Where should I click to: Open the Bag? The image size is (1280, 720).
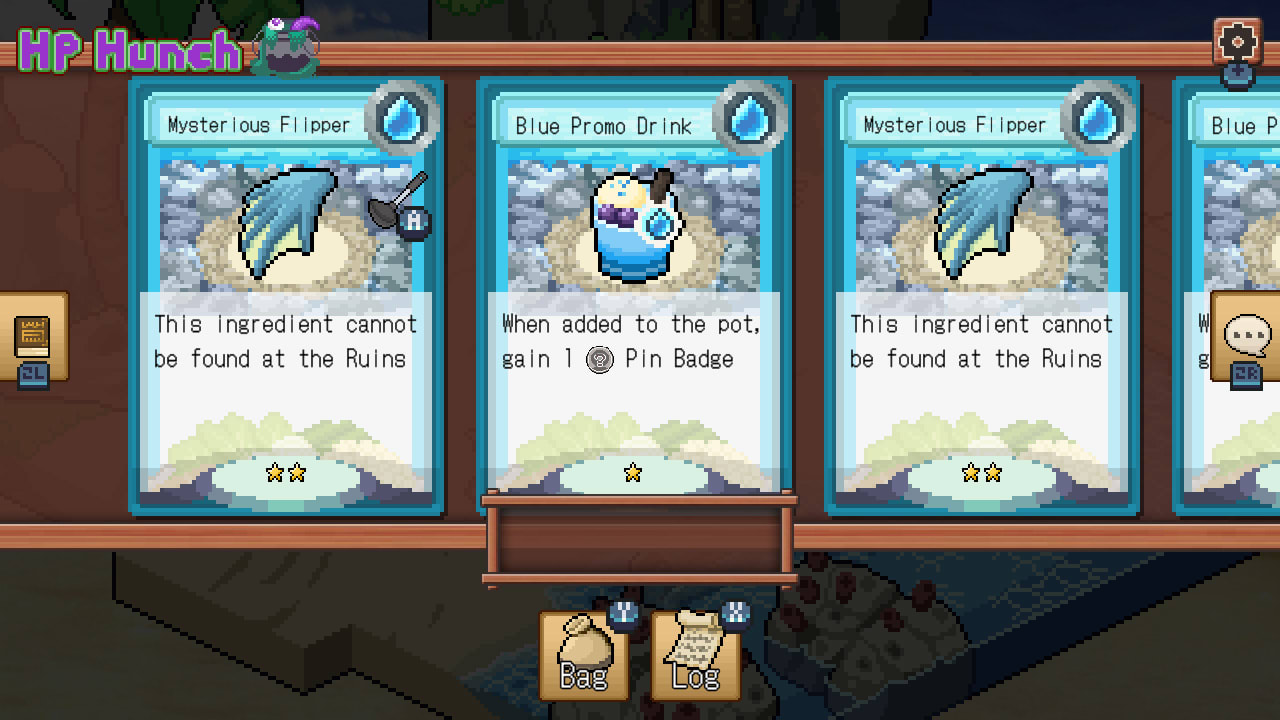tap(584, 655)
